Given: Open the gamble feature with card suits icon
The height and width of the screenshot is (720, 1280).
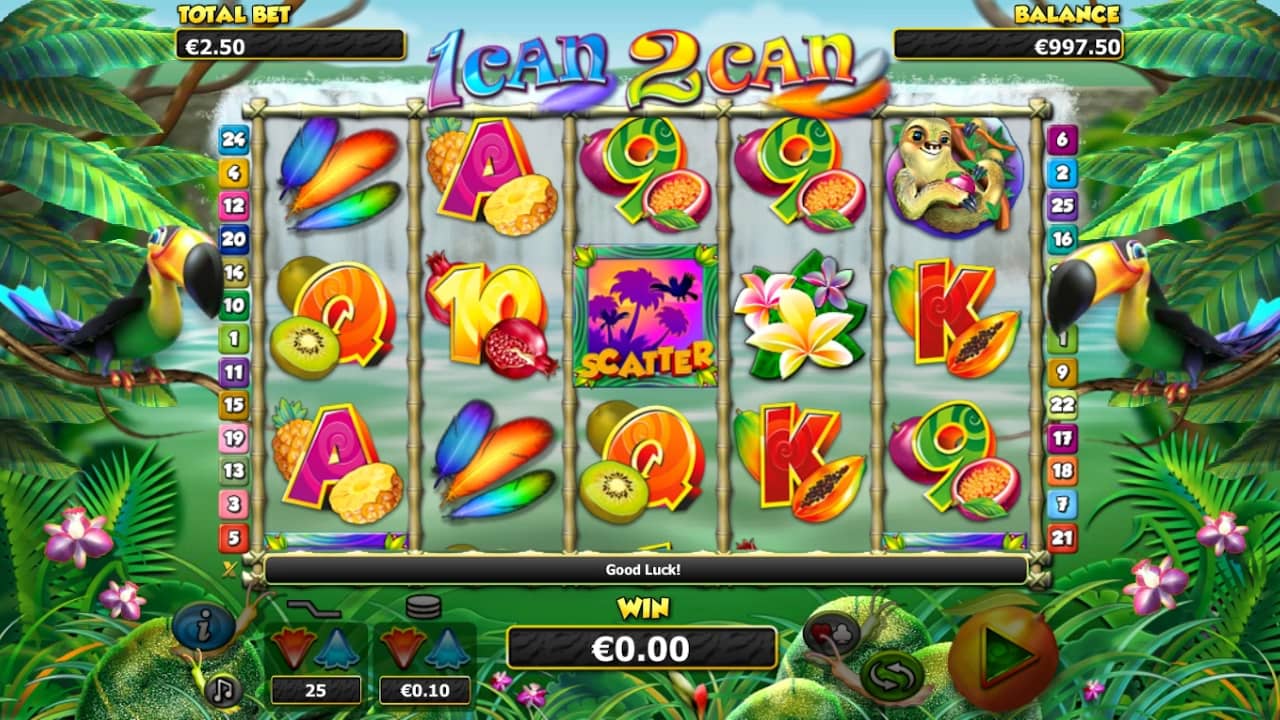Looking at the screenshot, I should point(831,632).
